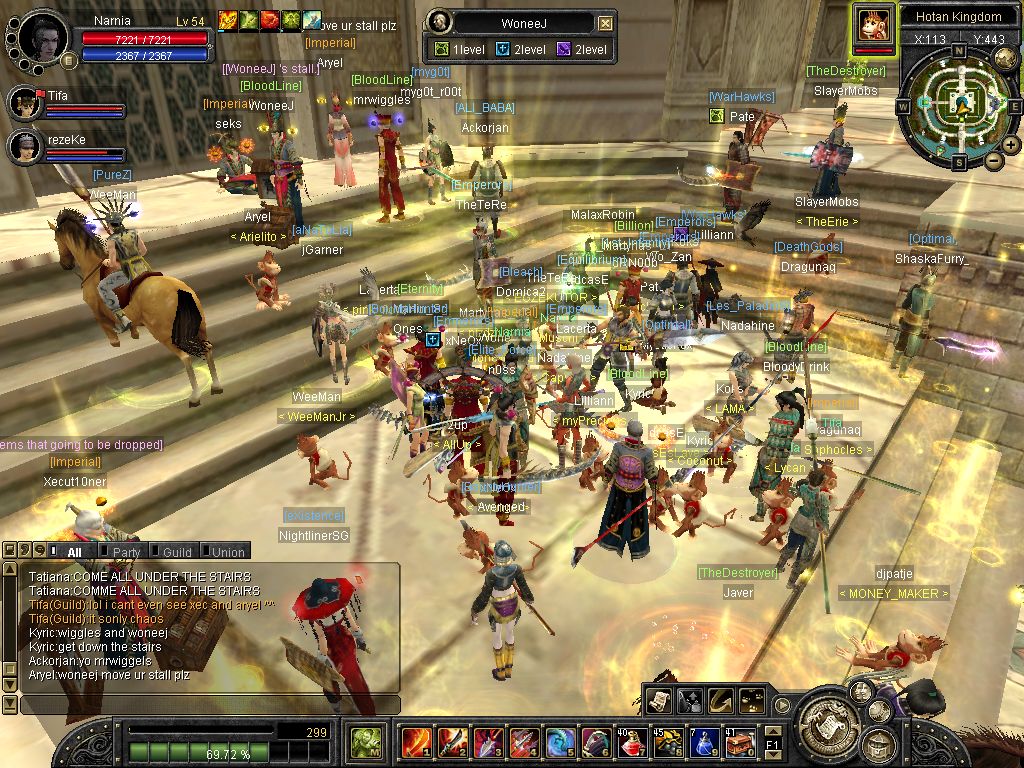Use the red potion in hotbar slot 7
1024x768 pixels.
631,742
